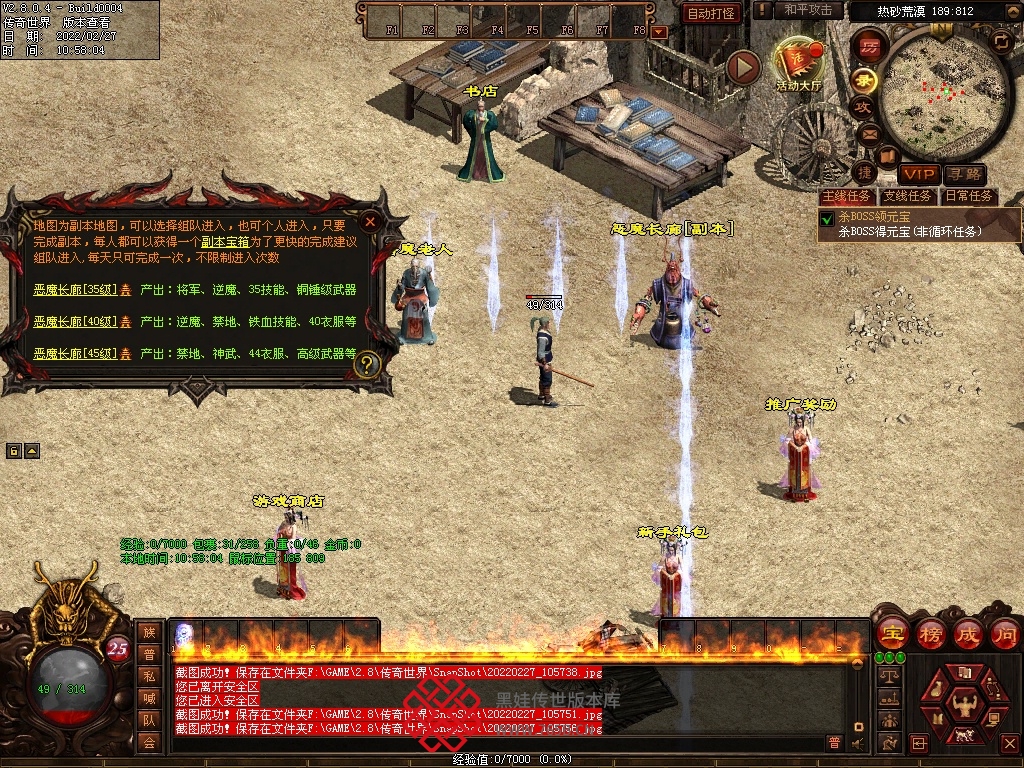Show the 日常任务 daily quests tab
Viewport: 1024px width, 768px height.
[969, 196]
